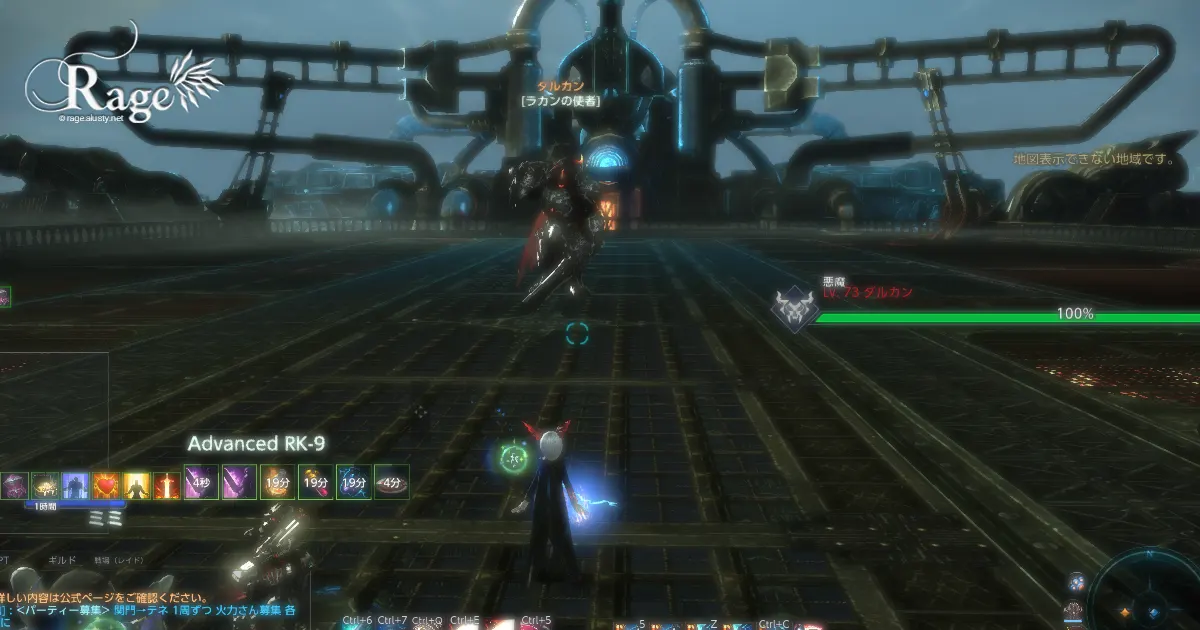1200x630 pixels.
Task: Select the ダルカン boss target skull icon
Action: coord(795,310)
